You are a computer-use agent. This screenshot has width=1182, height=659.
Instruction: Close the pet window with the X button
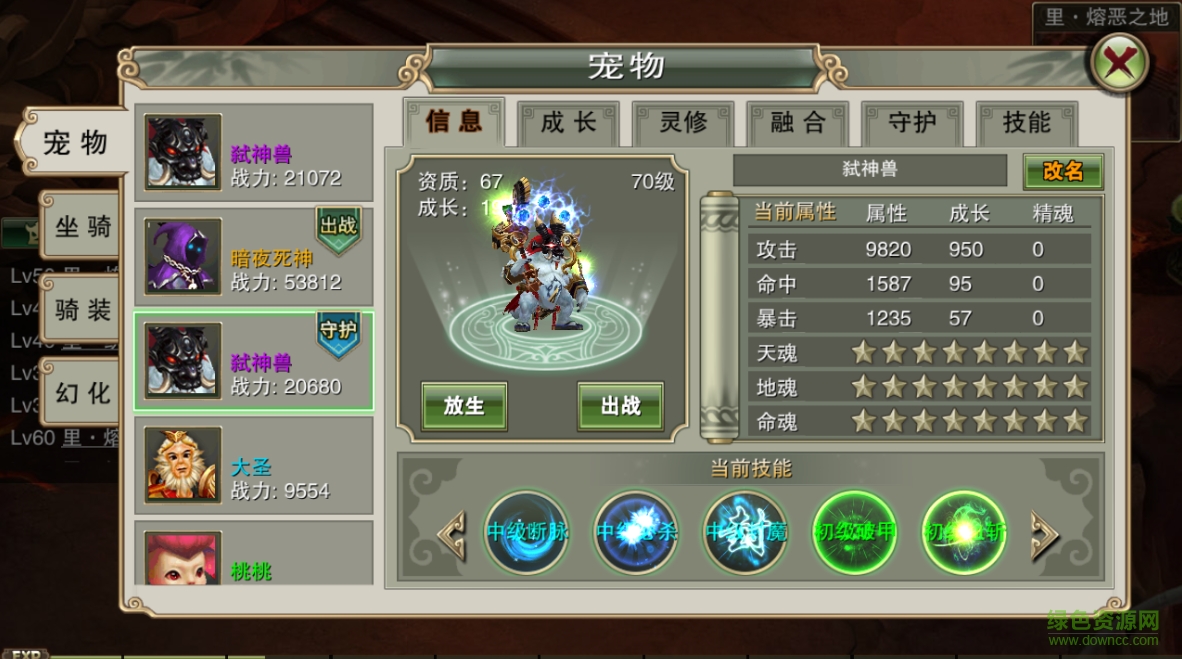coord(1117,66)
